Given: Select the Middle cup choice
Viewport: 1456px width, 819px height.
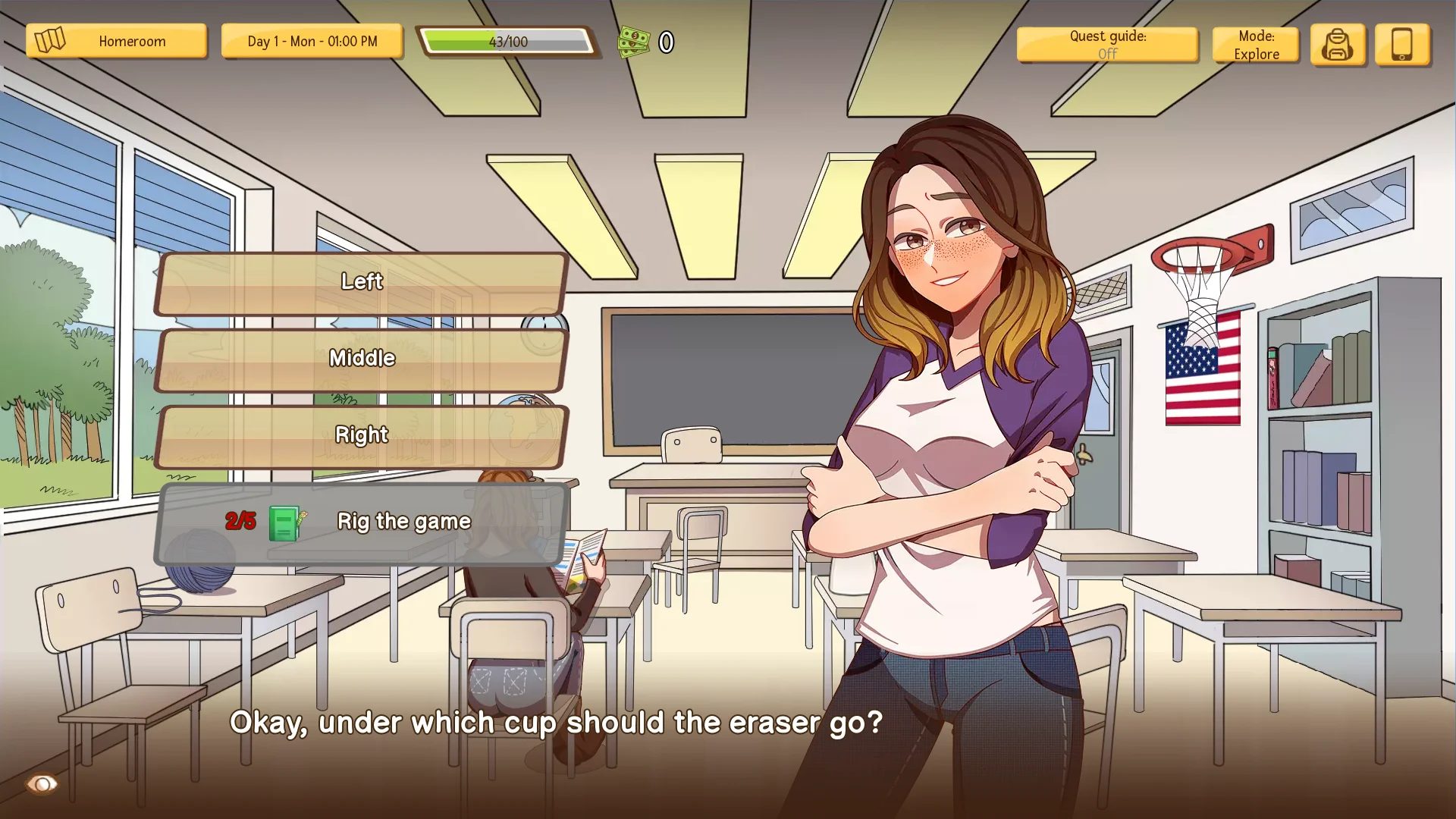Looking at the screenshot, I should click(361, 359).
